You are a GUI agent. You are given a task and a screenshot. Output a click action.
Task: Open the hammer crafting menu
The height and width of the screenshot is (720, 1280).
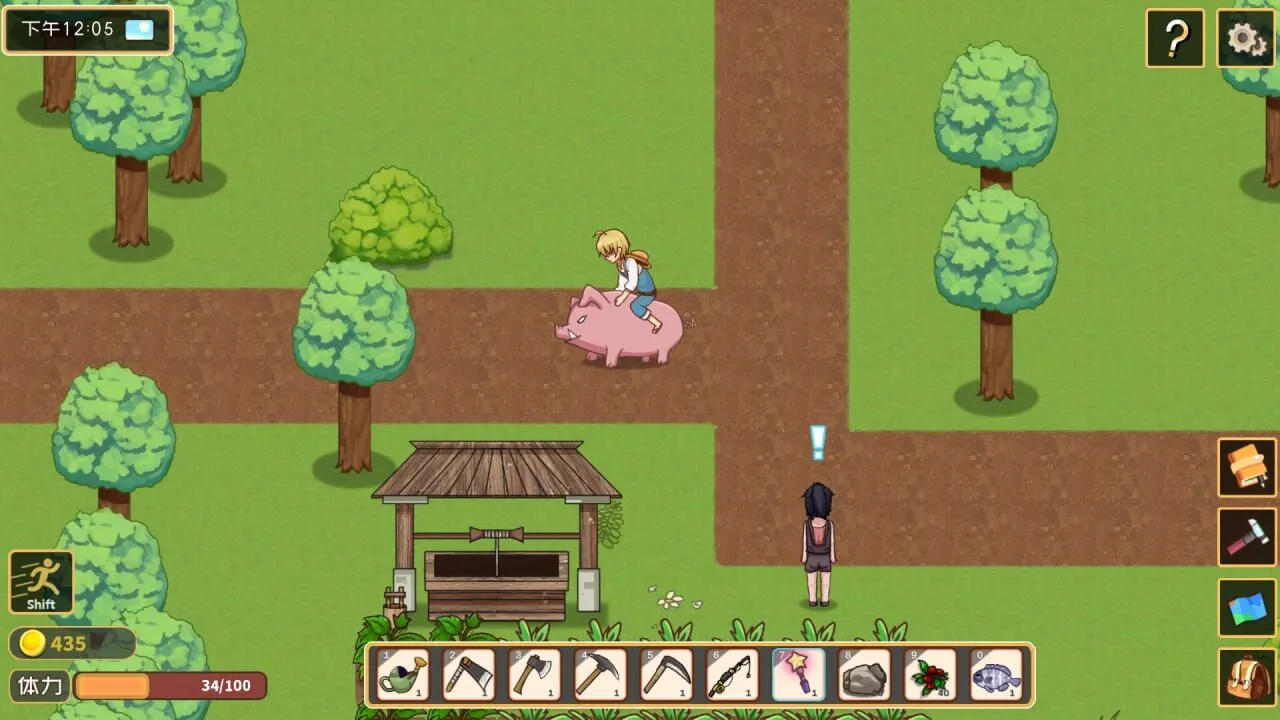point(1246,537)
